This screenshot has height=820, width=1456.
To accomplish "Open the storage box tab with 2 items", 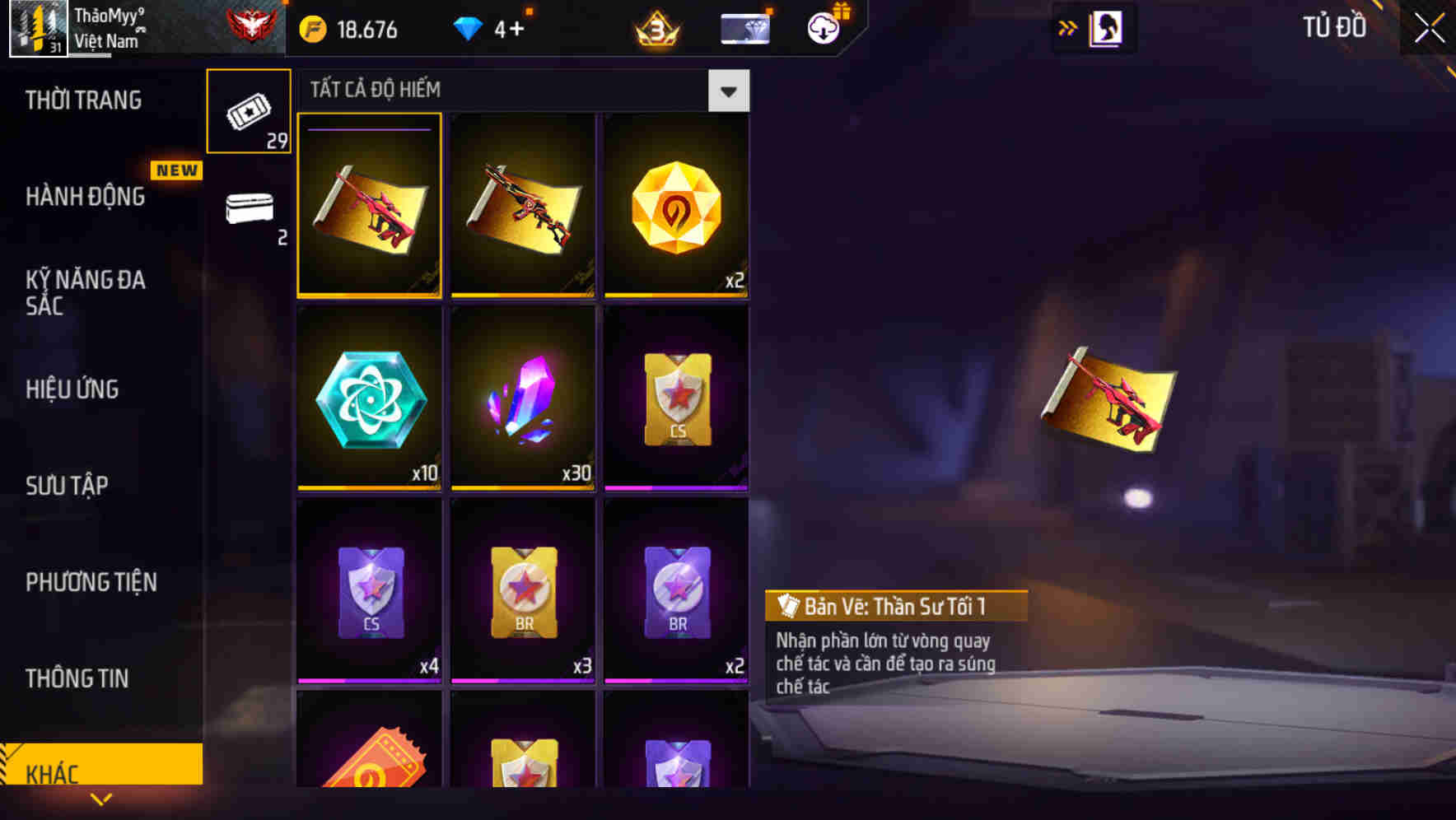I will click(x=249, y=212).
